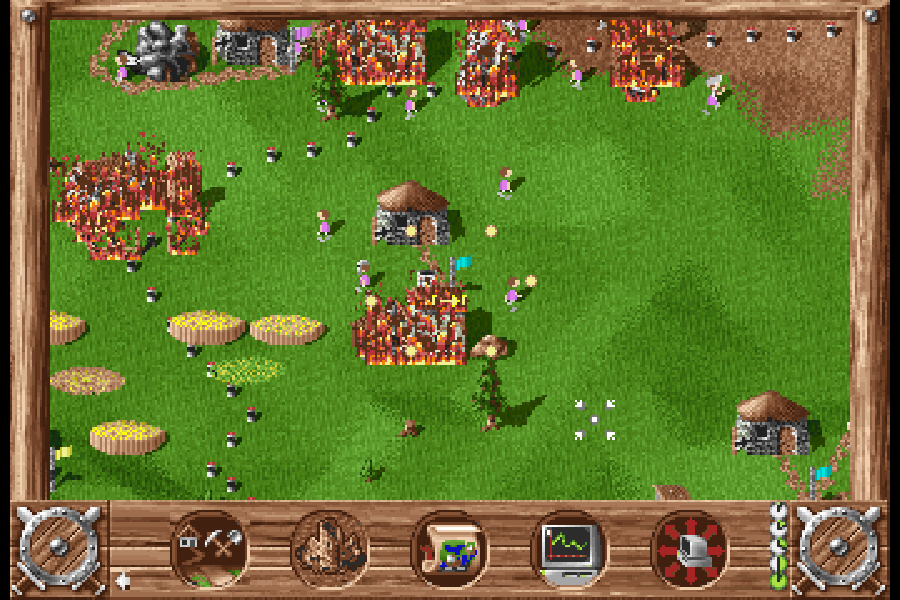
Task: Show the statistics graph monitor
Action: pos(569,548)
